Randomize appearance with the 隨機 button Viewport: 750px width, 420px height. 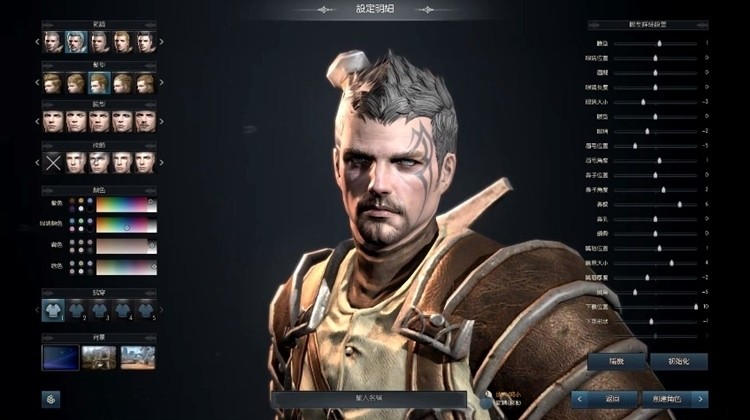point(613,361)
